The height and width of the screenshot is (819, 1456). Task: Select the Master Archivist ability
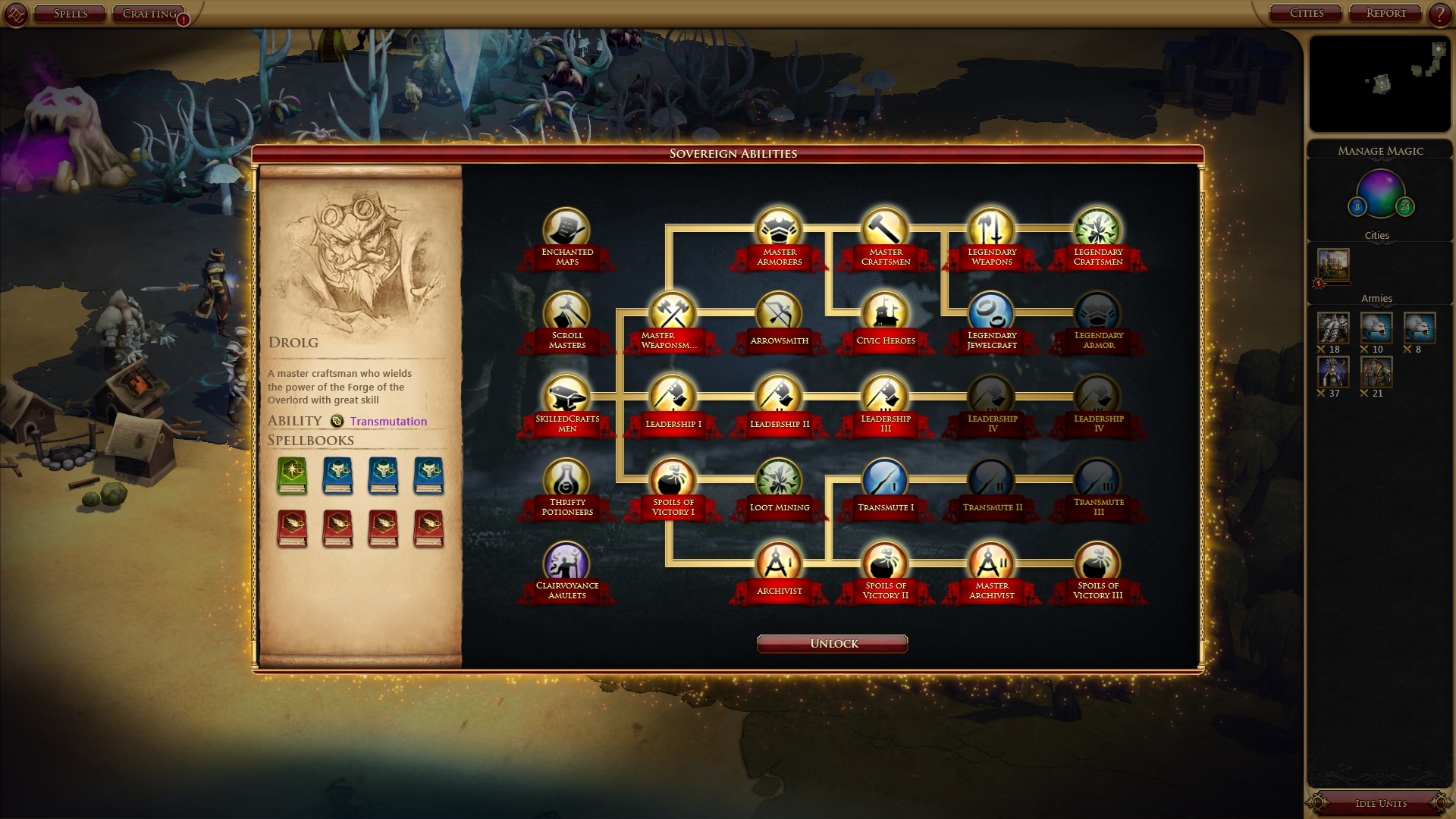point(991,563)
